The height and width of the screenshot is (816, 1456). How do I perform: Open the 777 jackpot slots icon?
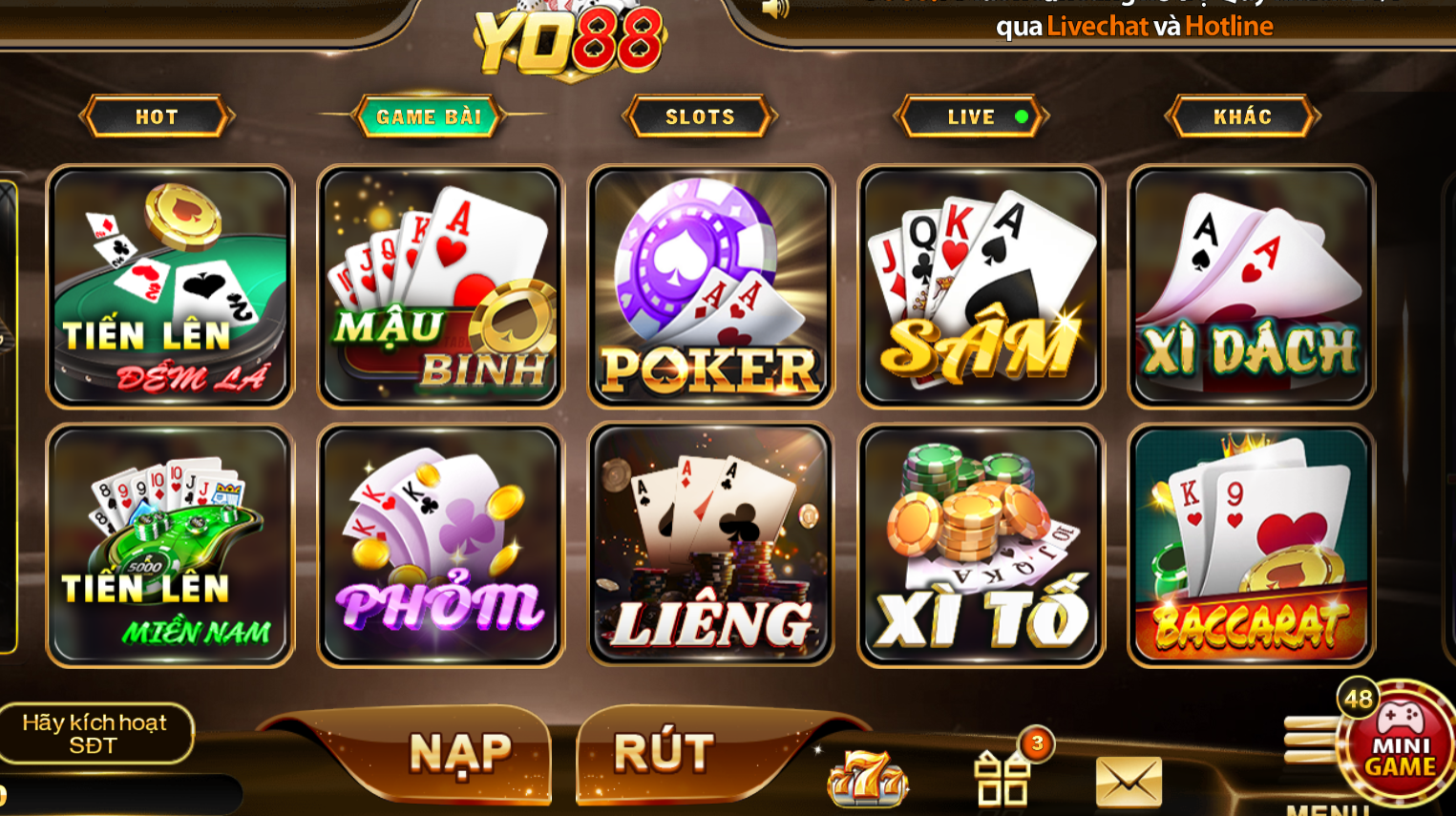(x=864, y=778)
